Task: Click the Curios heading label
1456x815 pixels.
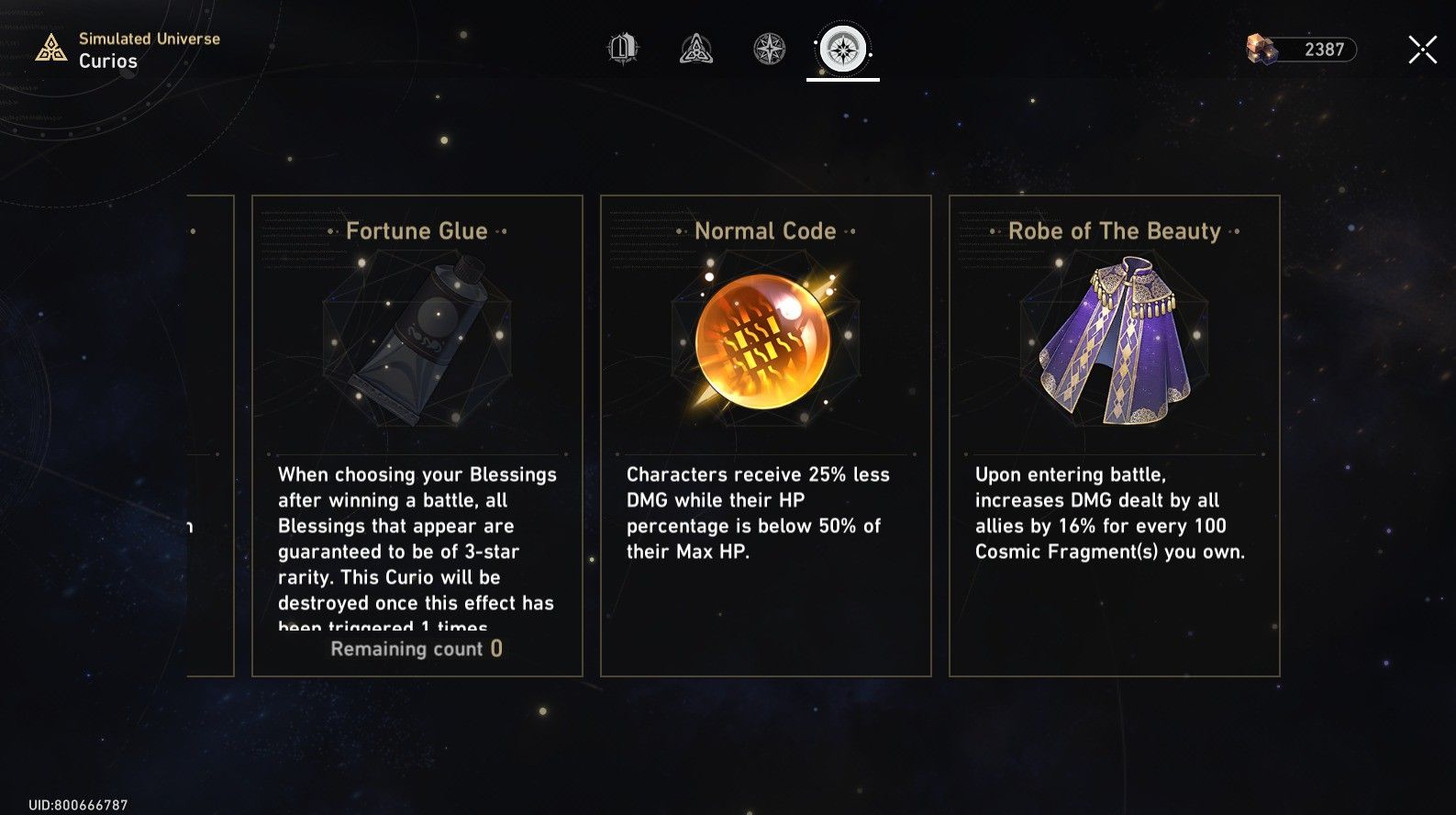Action: (x=108, y=61)
